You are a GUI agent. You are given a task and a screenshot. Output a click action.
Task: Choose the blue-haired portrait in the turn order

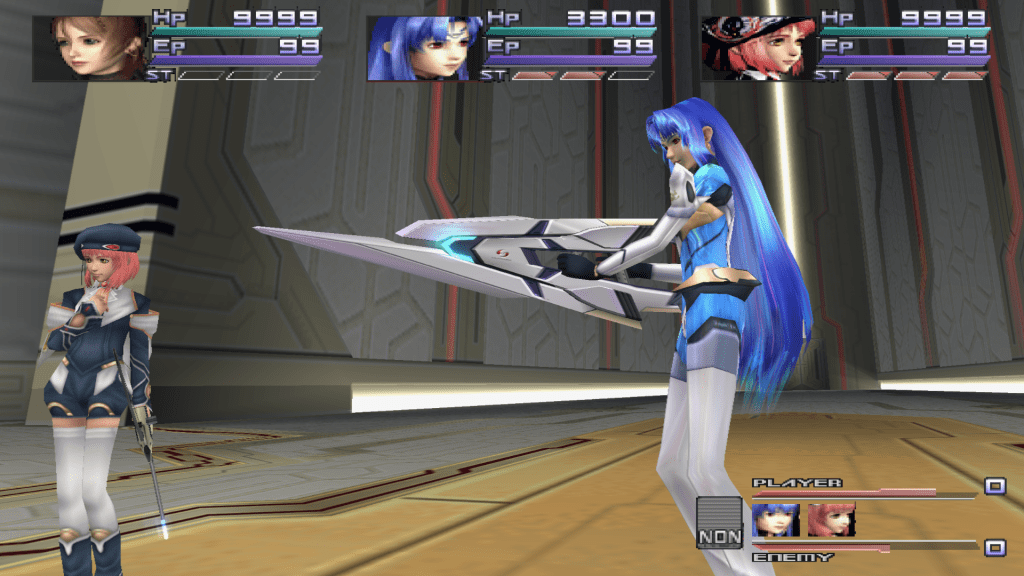point(776,520)
